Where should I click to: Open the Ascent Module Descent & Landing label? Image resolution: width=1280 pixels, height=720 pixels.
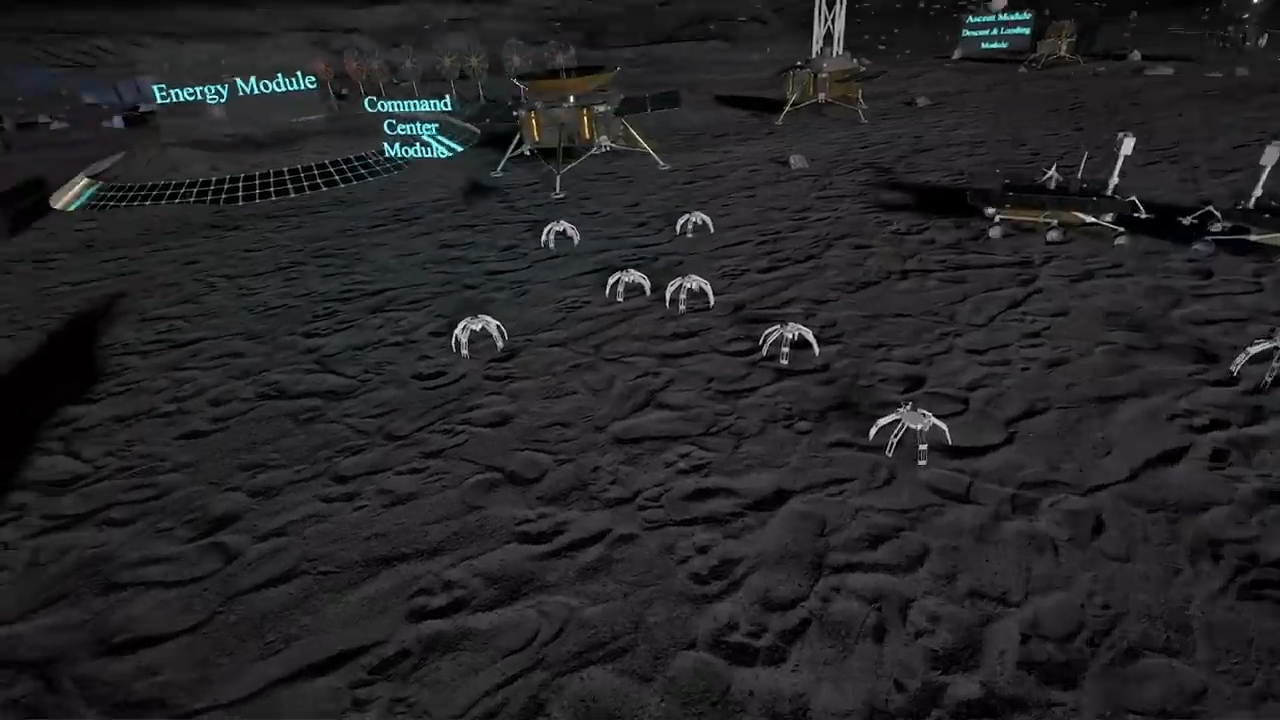click(996, 30)
